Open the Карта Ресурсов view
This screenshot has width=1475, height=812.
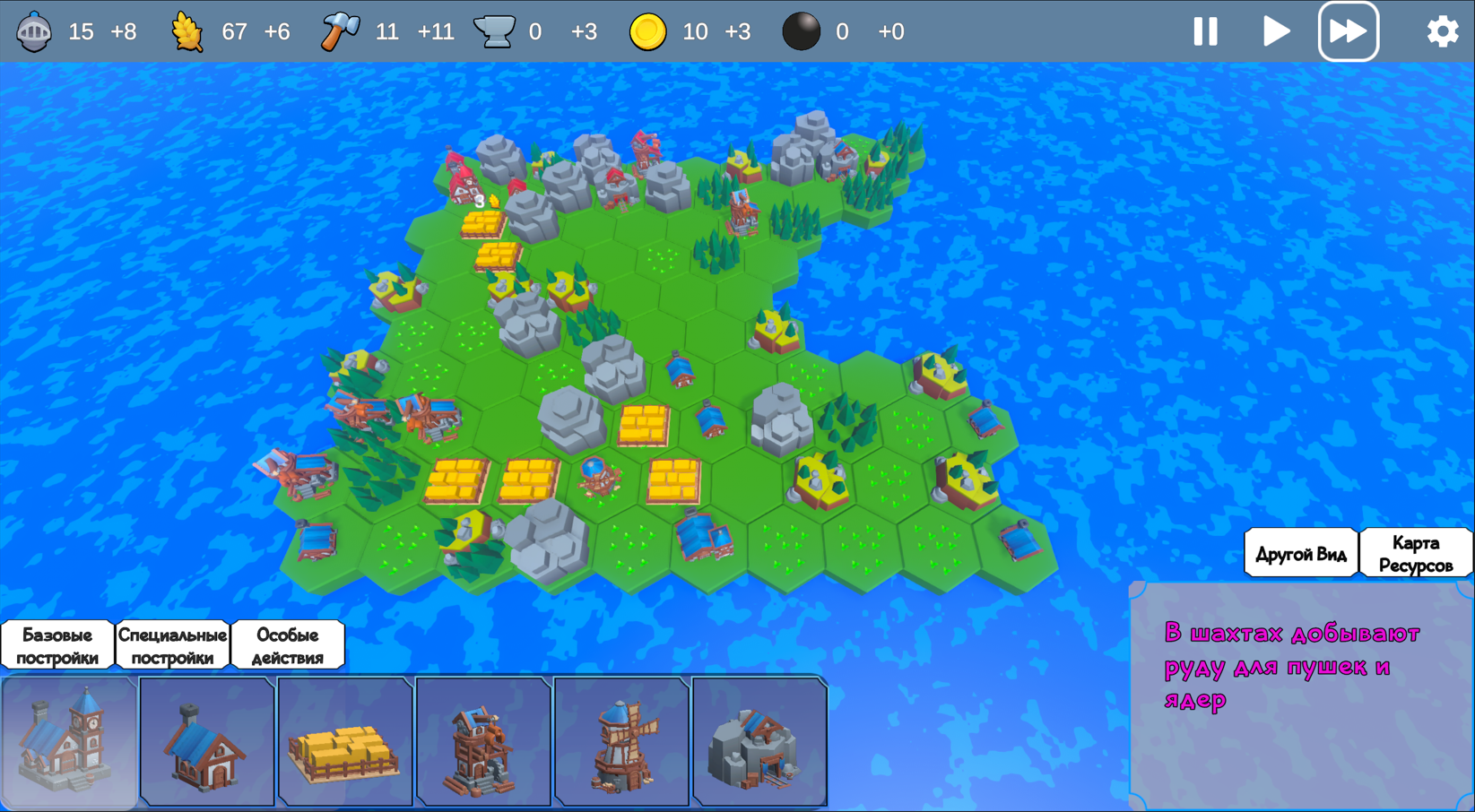tap(1415, 553)
